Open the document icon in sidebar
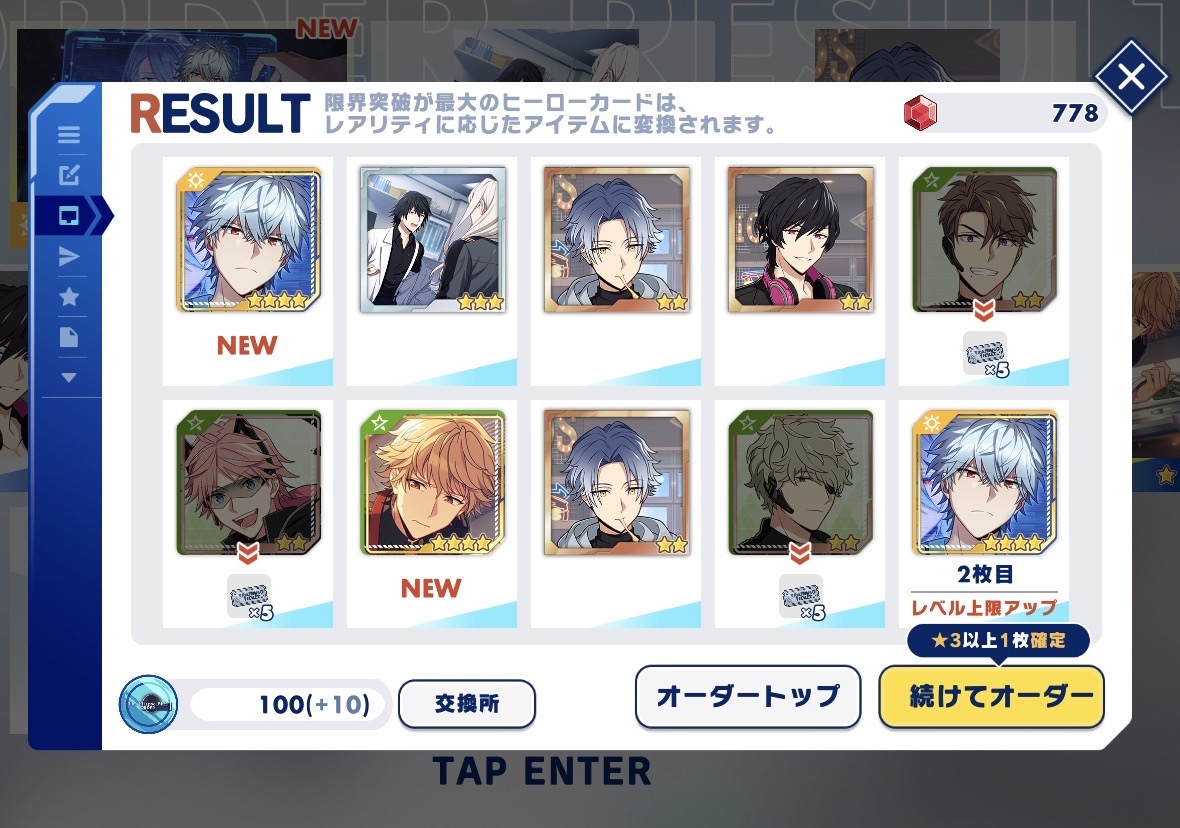This screenshot has width=1180, height=828. pyautogui.click(x=69, y=337)
